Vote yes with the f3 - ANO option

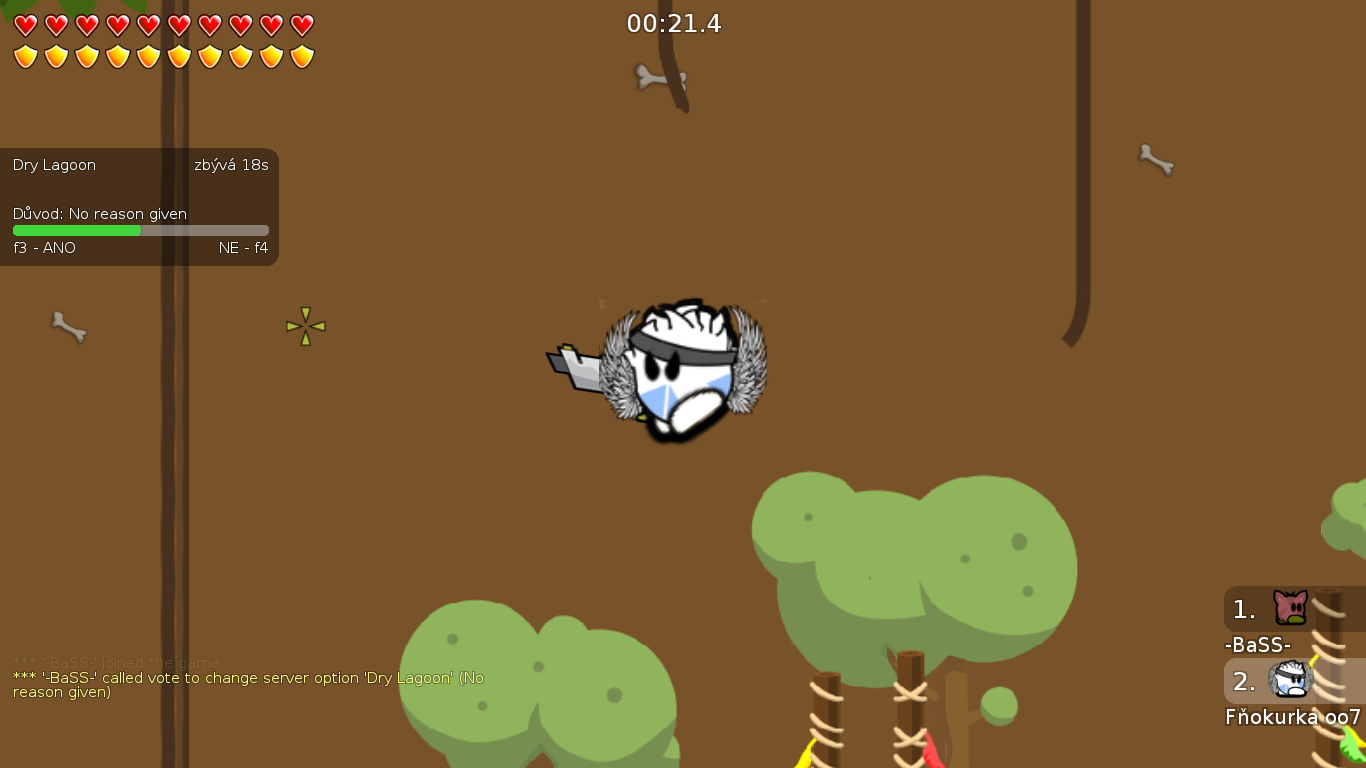tap(43, 247)
